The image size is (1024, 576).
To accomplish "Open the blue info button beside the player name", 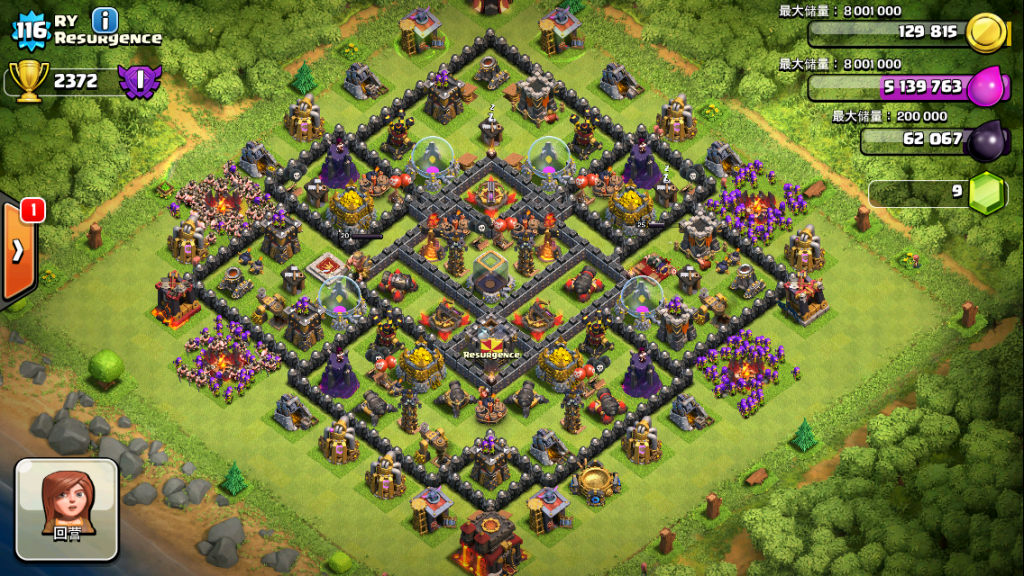I will [x=104, y=19].
